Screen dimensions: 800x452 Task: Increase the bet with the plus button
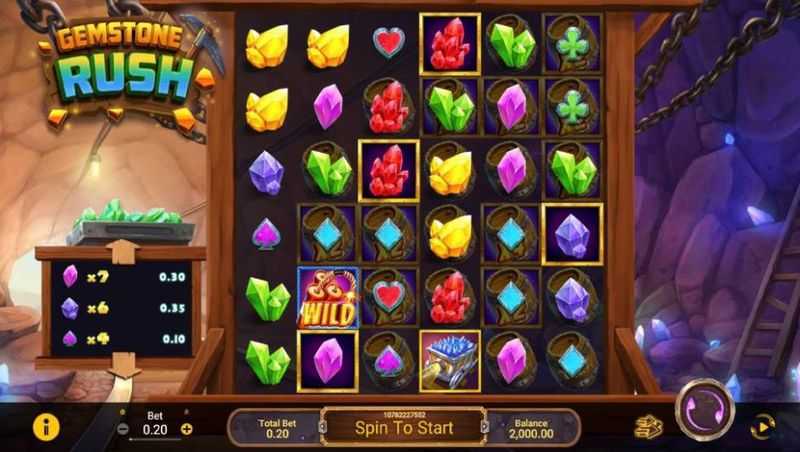pyautogui.click(x=186, y=429)
